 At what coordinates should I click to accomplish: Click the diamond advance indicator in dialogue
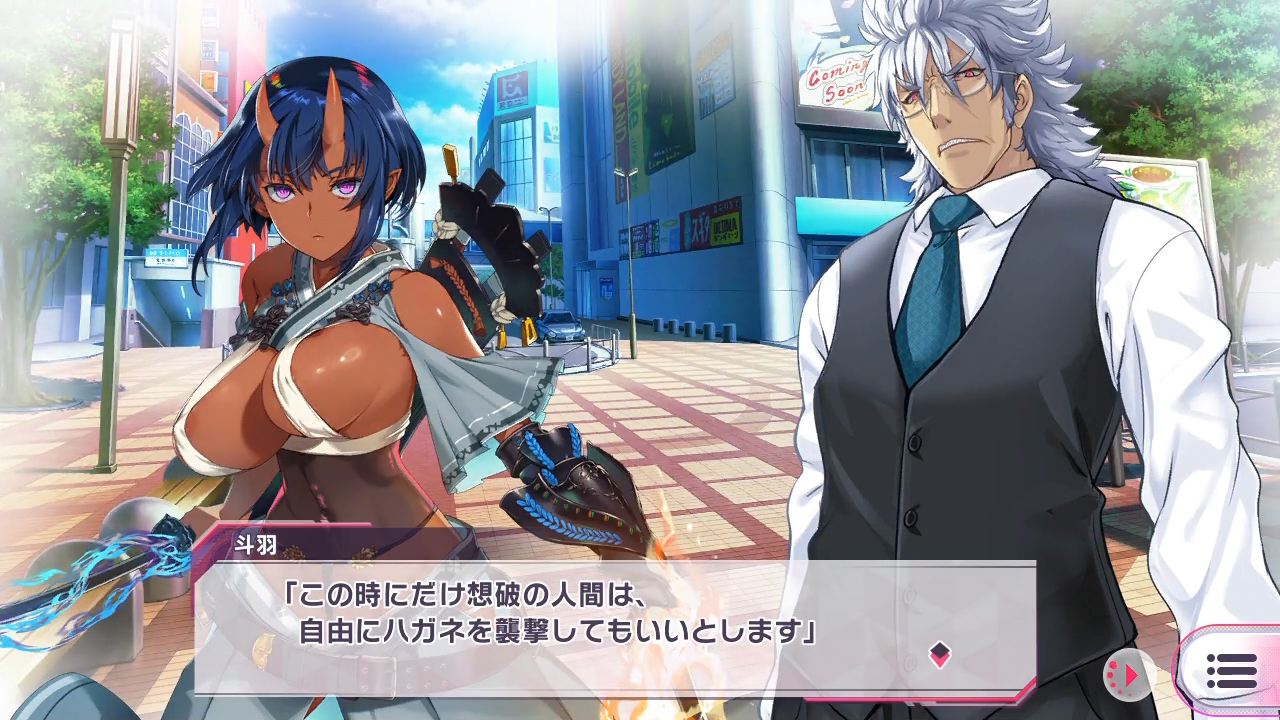939,655
